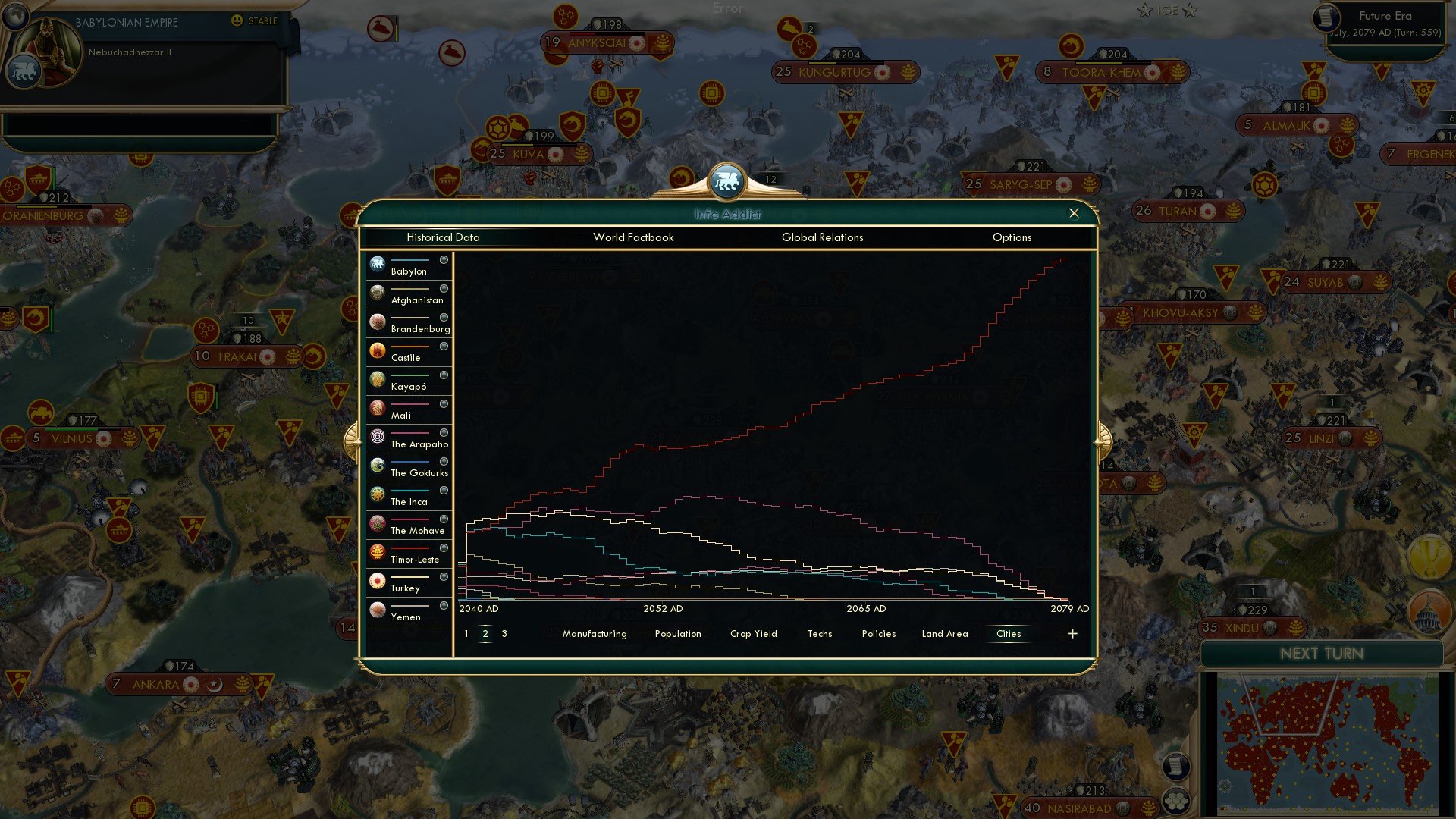Select the Mali civilization emblem
The height and width of the screenshot is (819, 1456).
[377, 407]
